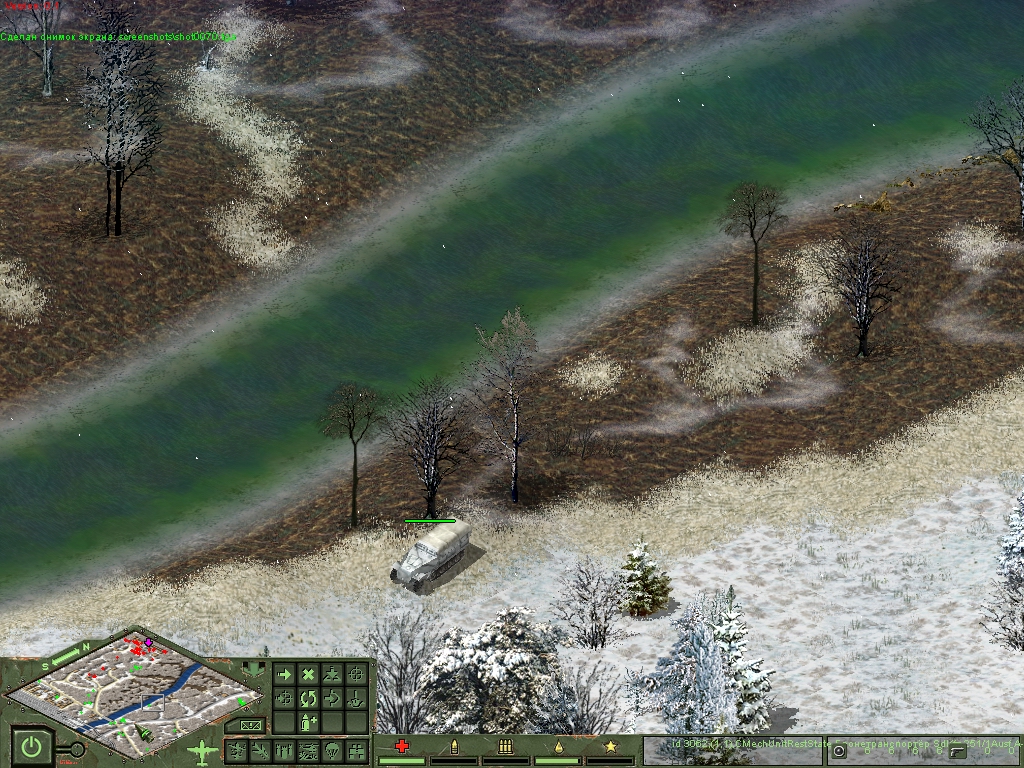Choose the rotate arrows command
Screen dimensions: 1024x768
(308, 698)
